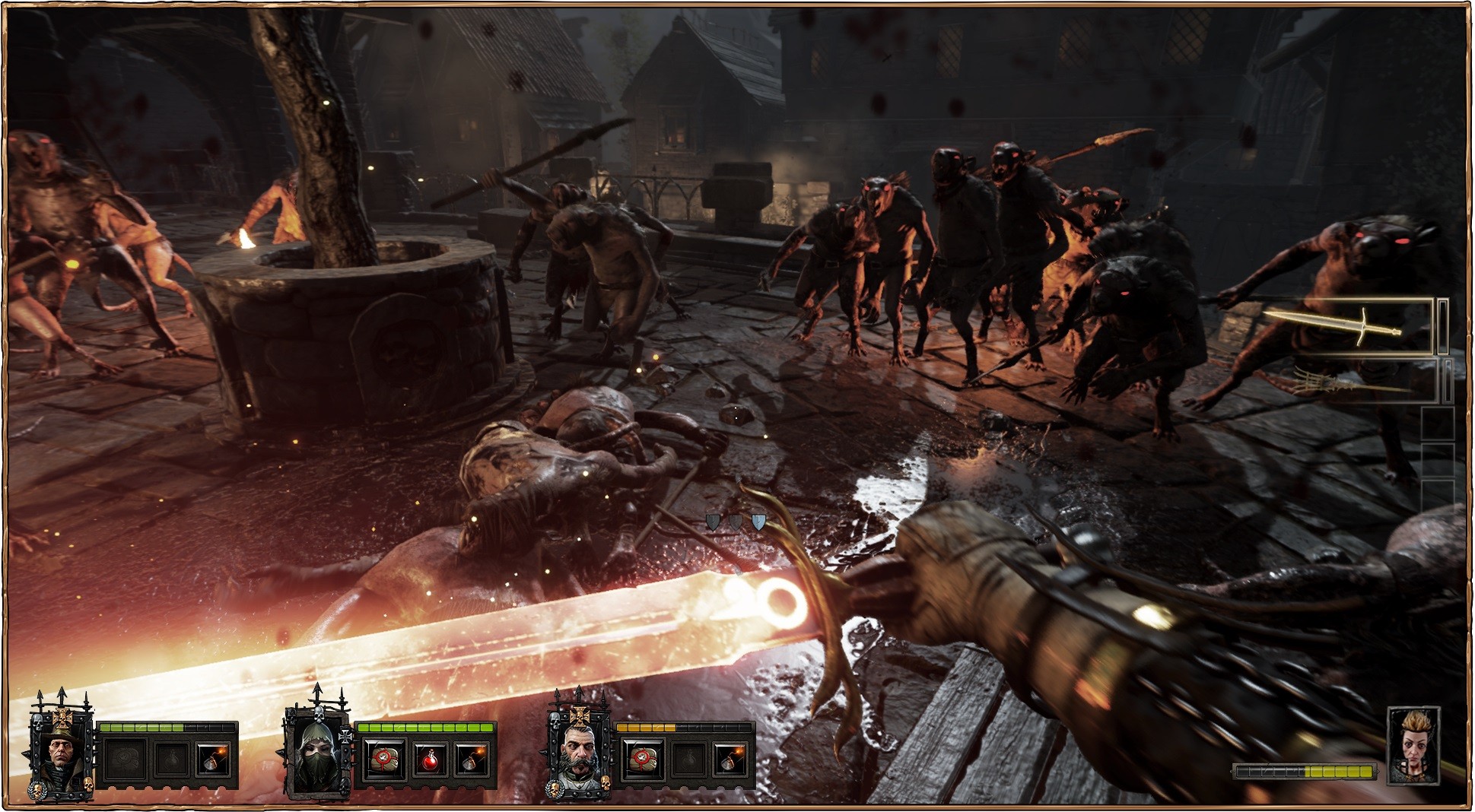Image resolution: width=1475 pixels, height=812 pixels.
Task: Select the bearded soldier's medical supplies slot
Action: coord(642,760)
